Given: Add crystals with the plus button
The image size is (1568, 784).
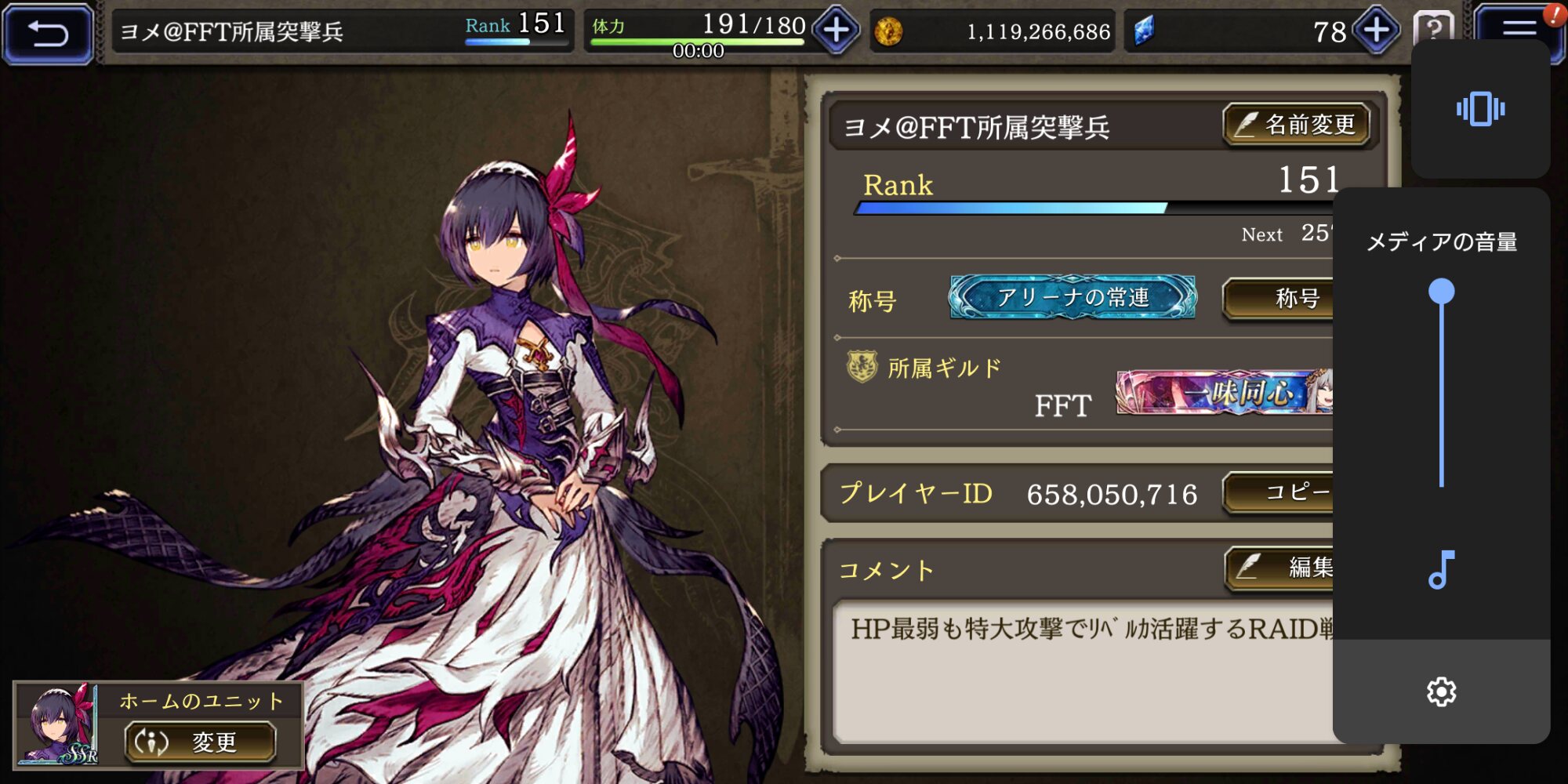Looking at the screenshot, I should coord(1377,31).
